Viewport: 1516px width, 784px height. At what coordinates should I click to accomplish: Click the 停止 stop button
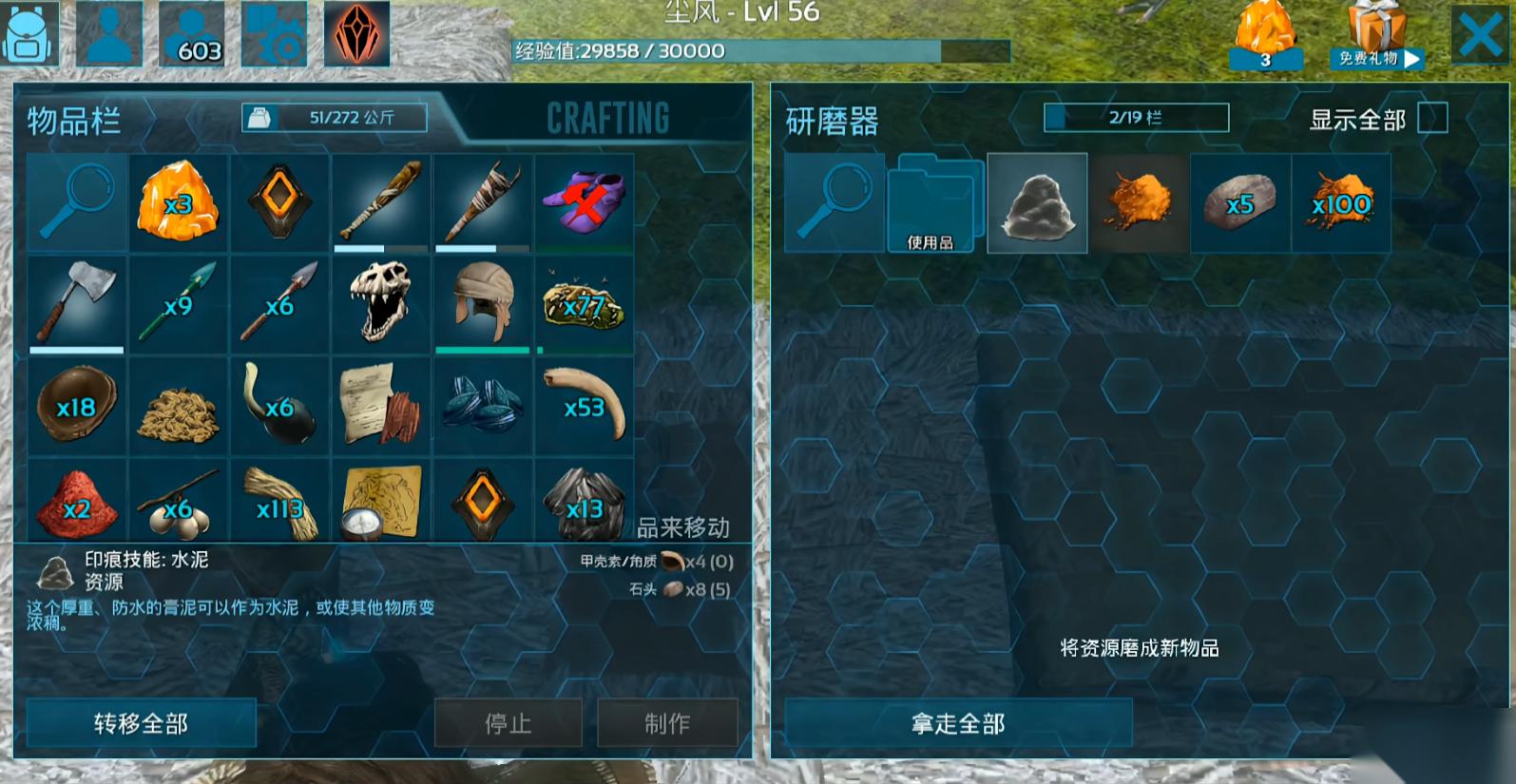tap(508, 723)
